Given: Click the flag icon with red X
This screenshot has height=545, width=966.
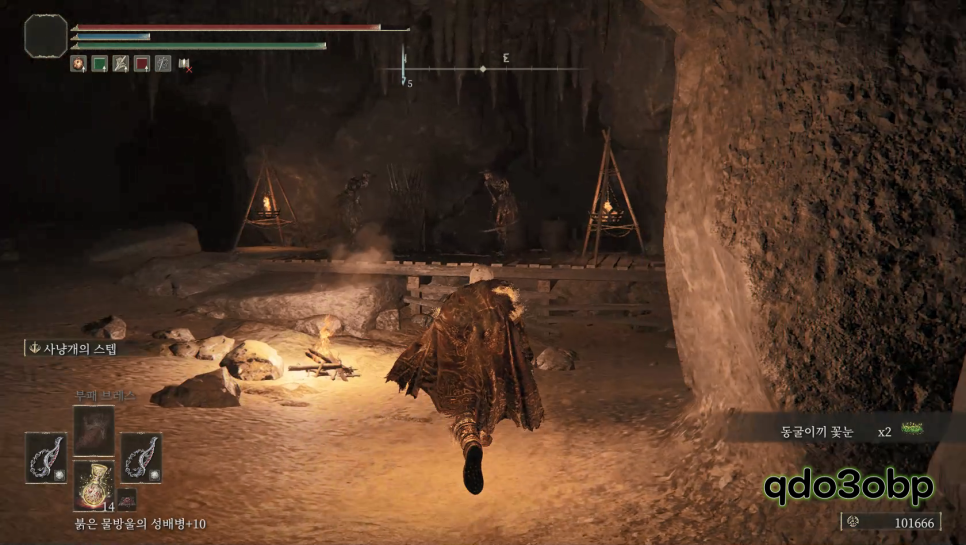Looking at the screenshot, I should click(x=185, y=64).
